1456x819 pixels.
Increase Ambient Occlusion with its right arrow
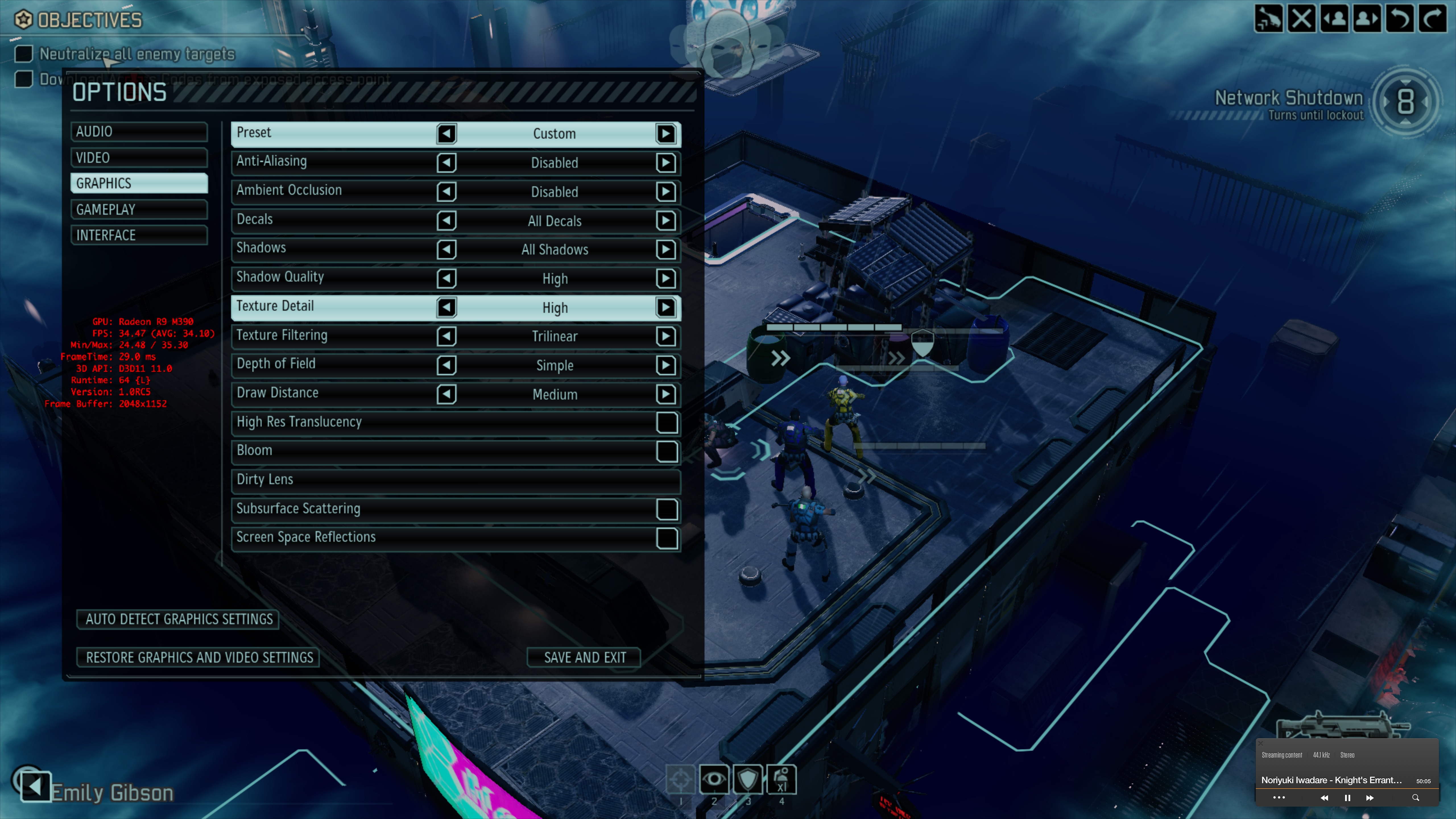[x=665, y=192]
